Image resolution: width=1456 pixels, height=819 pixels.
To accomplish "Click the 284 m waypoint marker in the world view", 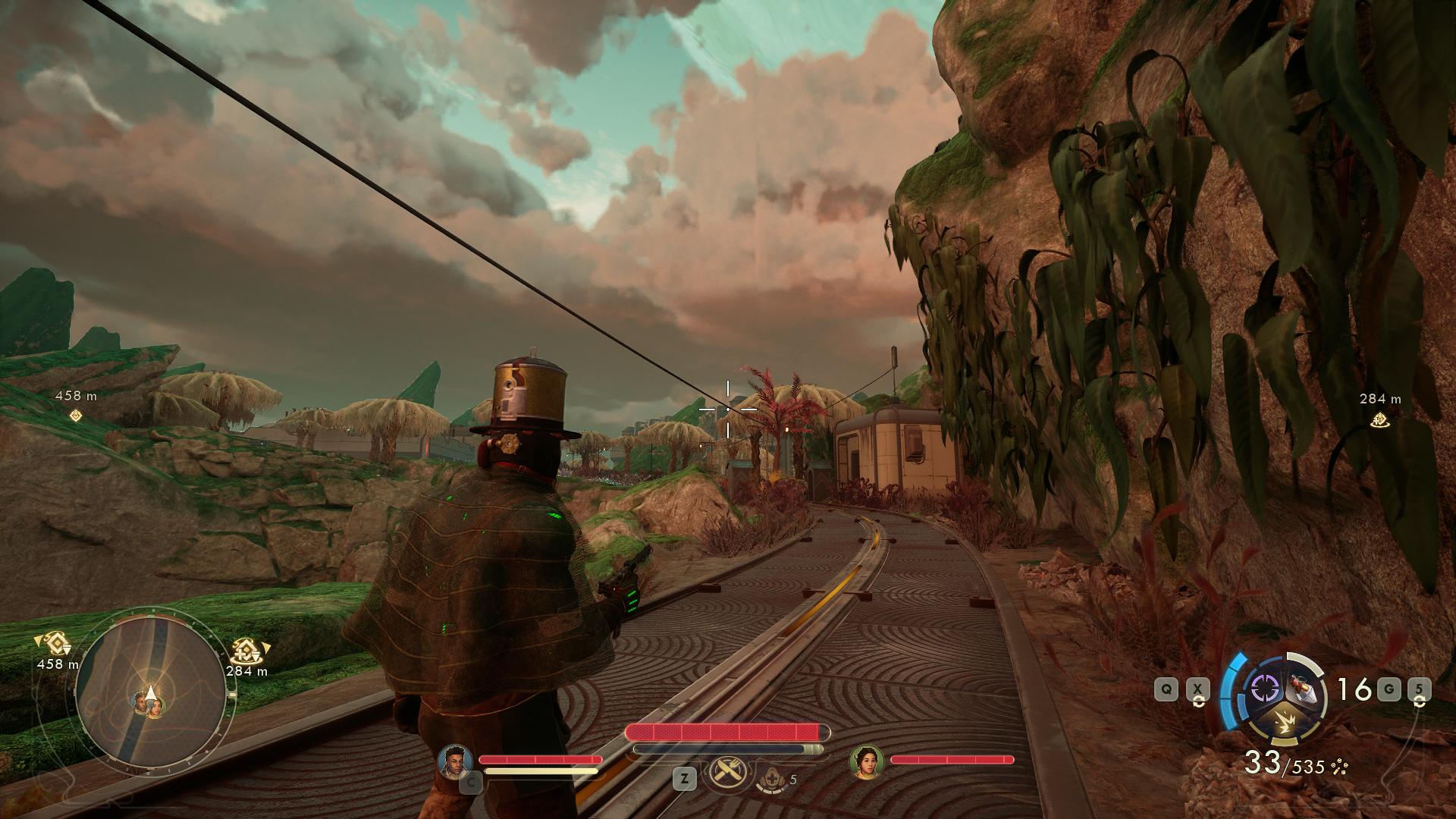I will [1379, 419].
